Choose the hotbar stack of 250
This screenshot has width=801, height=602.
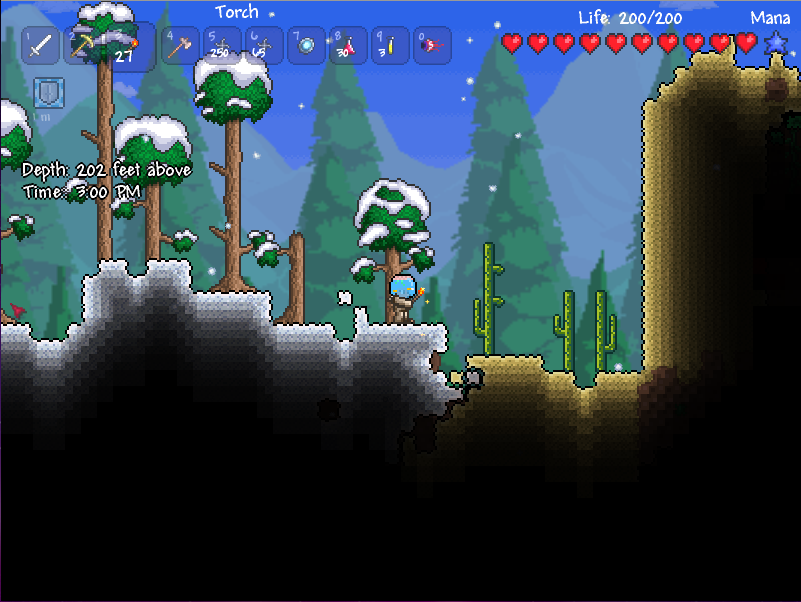coord(222,45)
